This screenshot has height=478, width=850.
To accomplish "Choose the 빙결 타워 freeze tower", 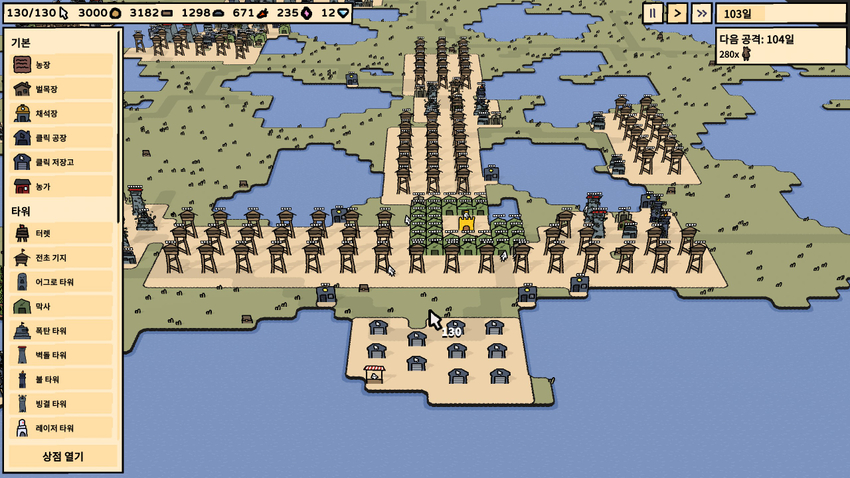I will click(60, 403).
